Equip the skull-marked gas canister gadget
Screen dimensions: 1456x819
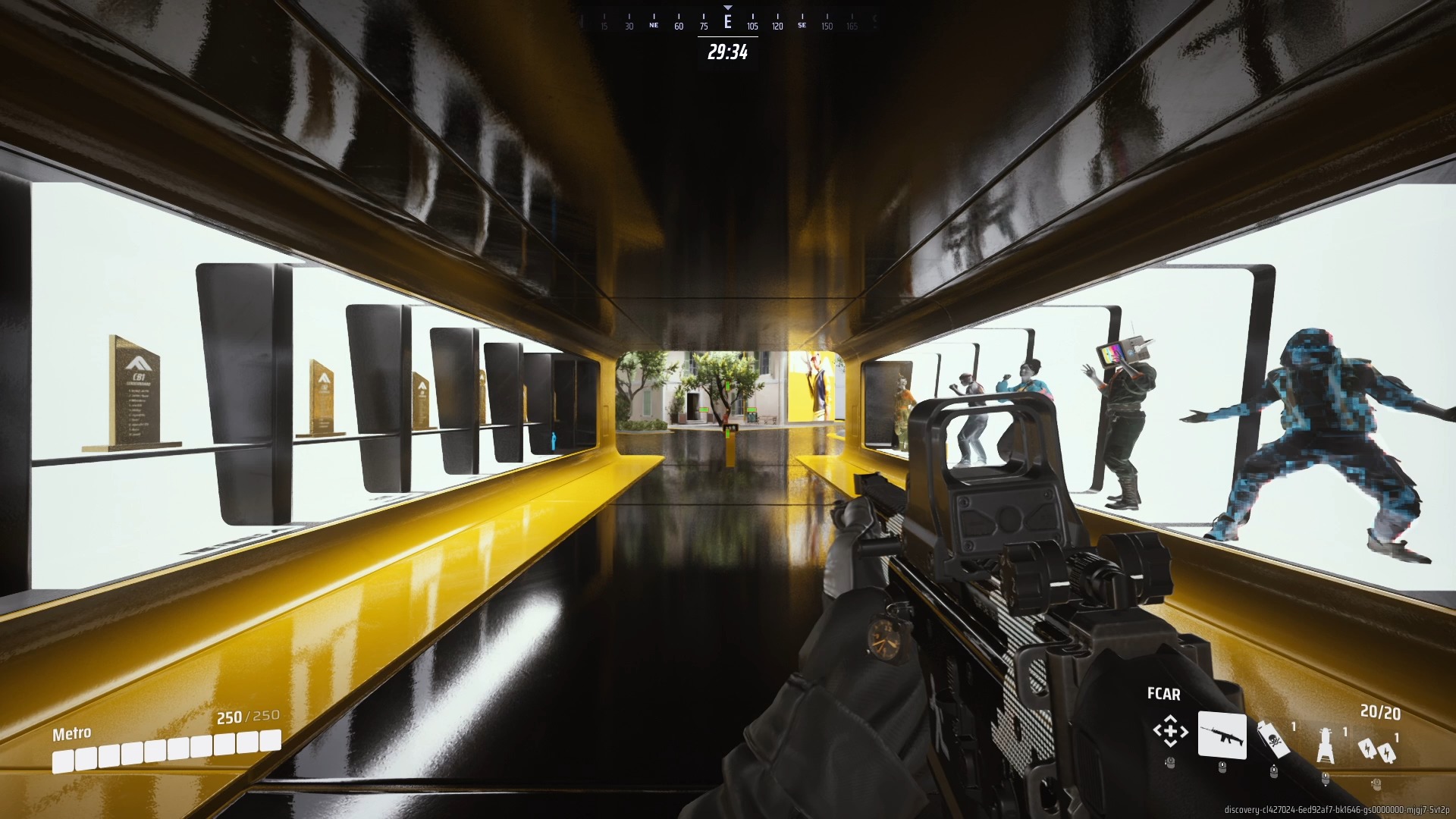tap(1273, 739)
